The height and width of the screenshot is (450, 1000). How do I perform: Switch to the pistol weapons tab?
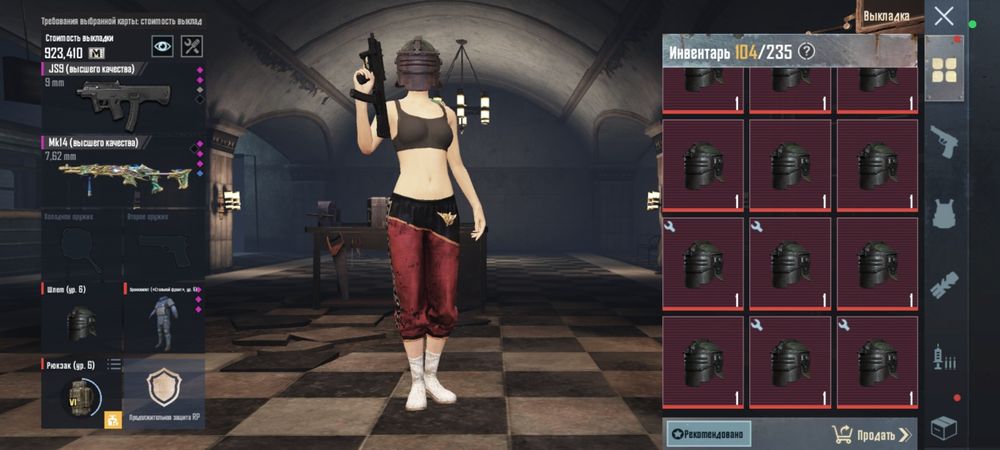click(943, 141)
